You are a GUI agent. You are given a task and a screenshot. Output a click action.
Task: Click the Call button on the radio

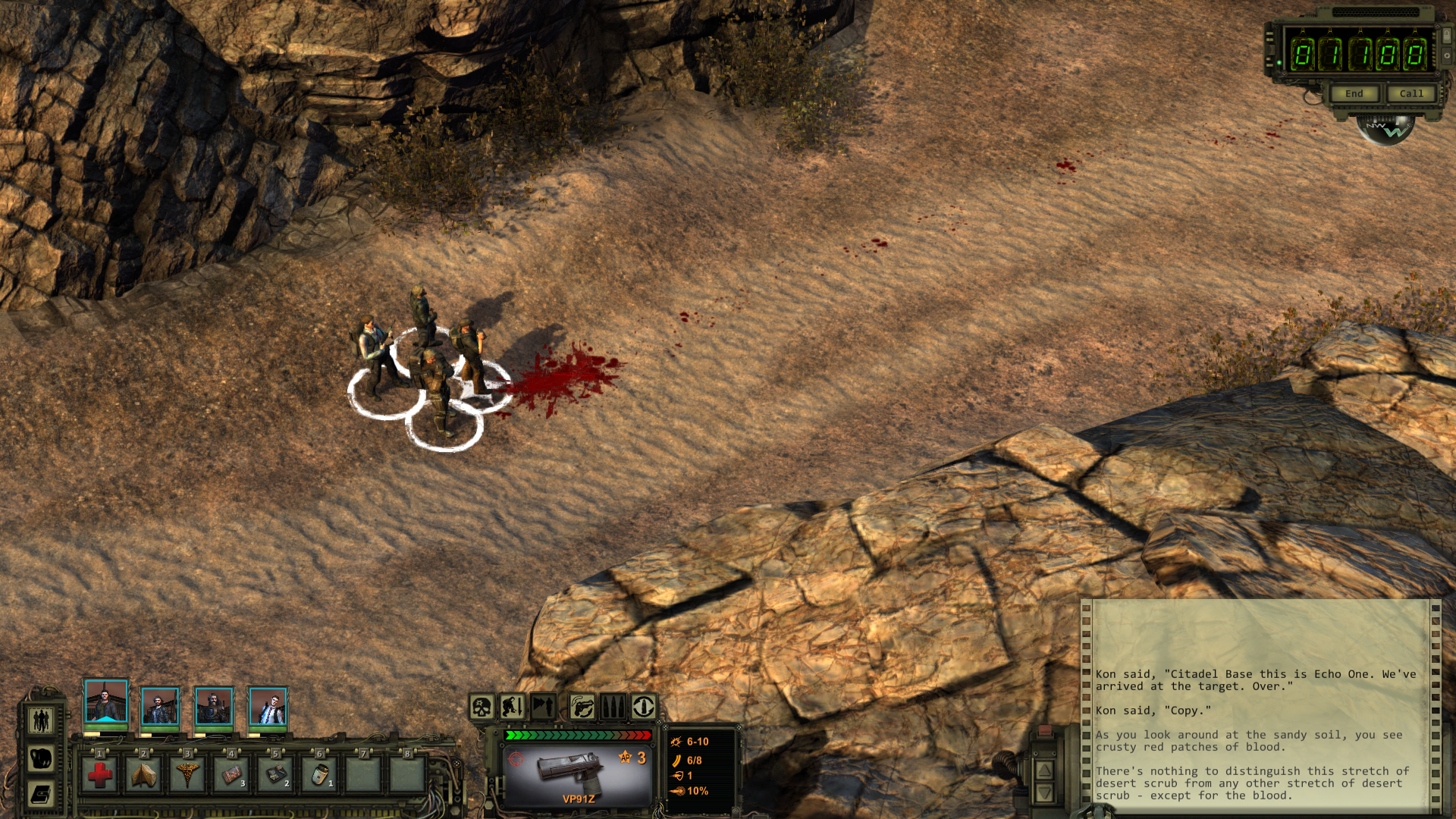1410,94
